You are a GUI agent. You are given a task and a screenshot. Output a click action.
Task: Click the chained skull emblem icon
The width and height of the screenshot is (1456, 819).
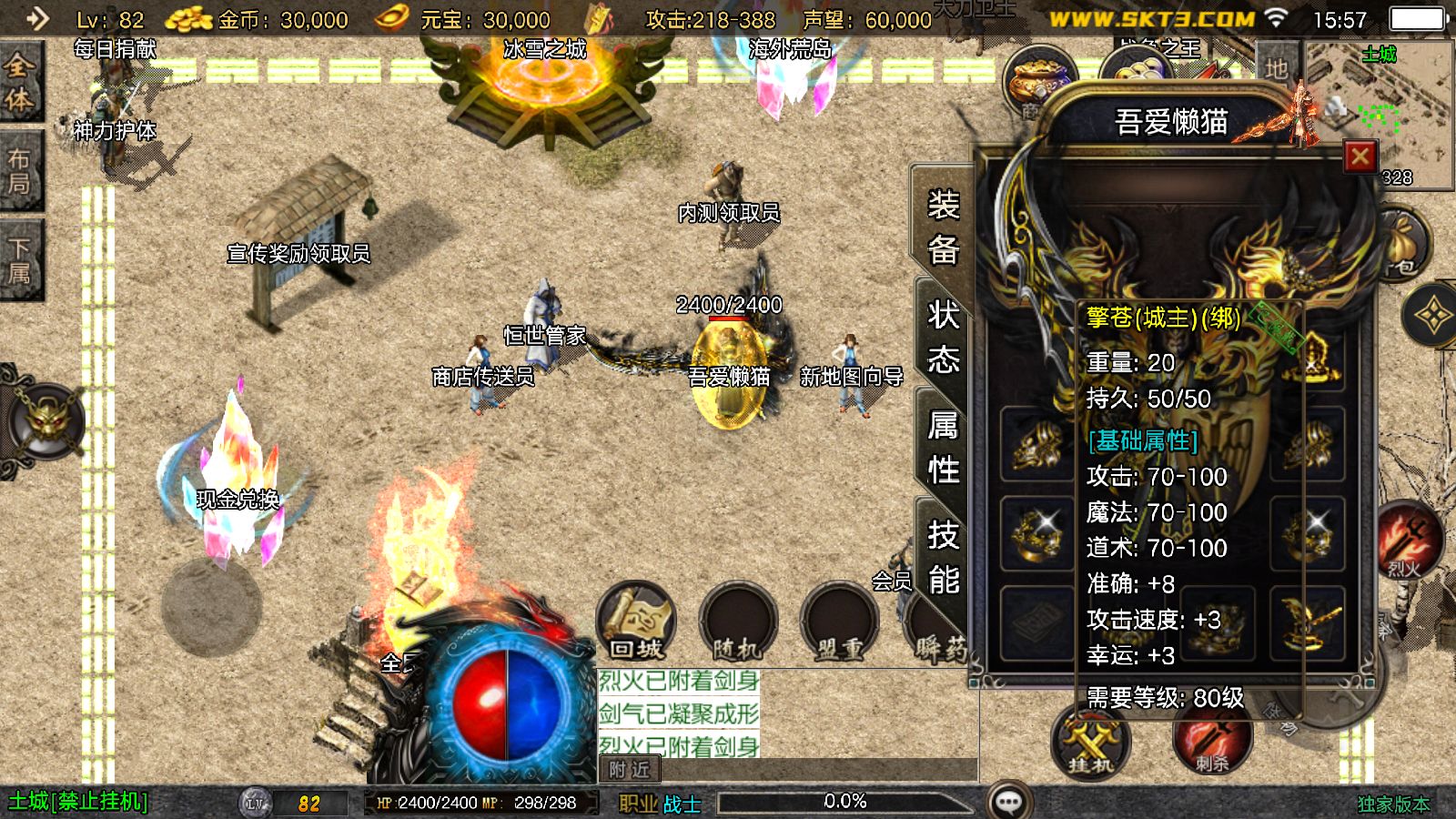(x=47, y=420)
